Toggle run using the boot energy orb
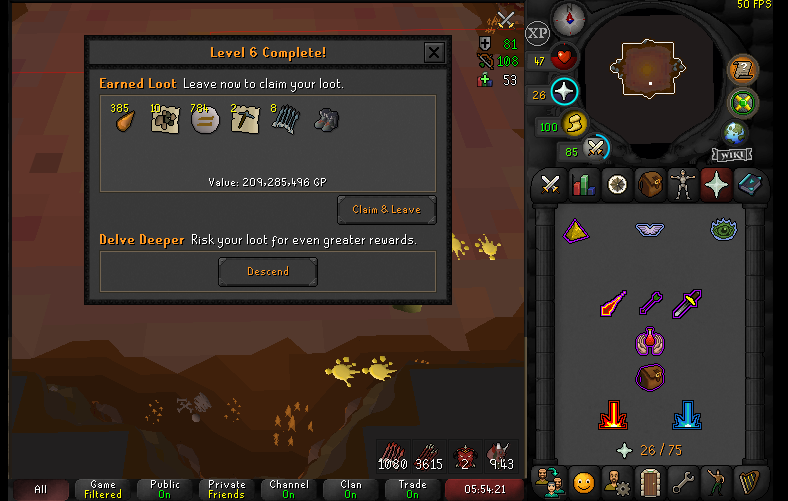 (576, 124)
